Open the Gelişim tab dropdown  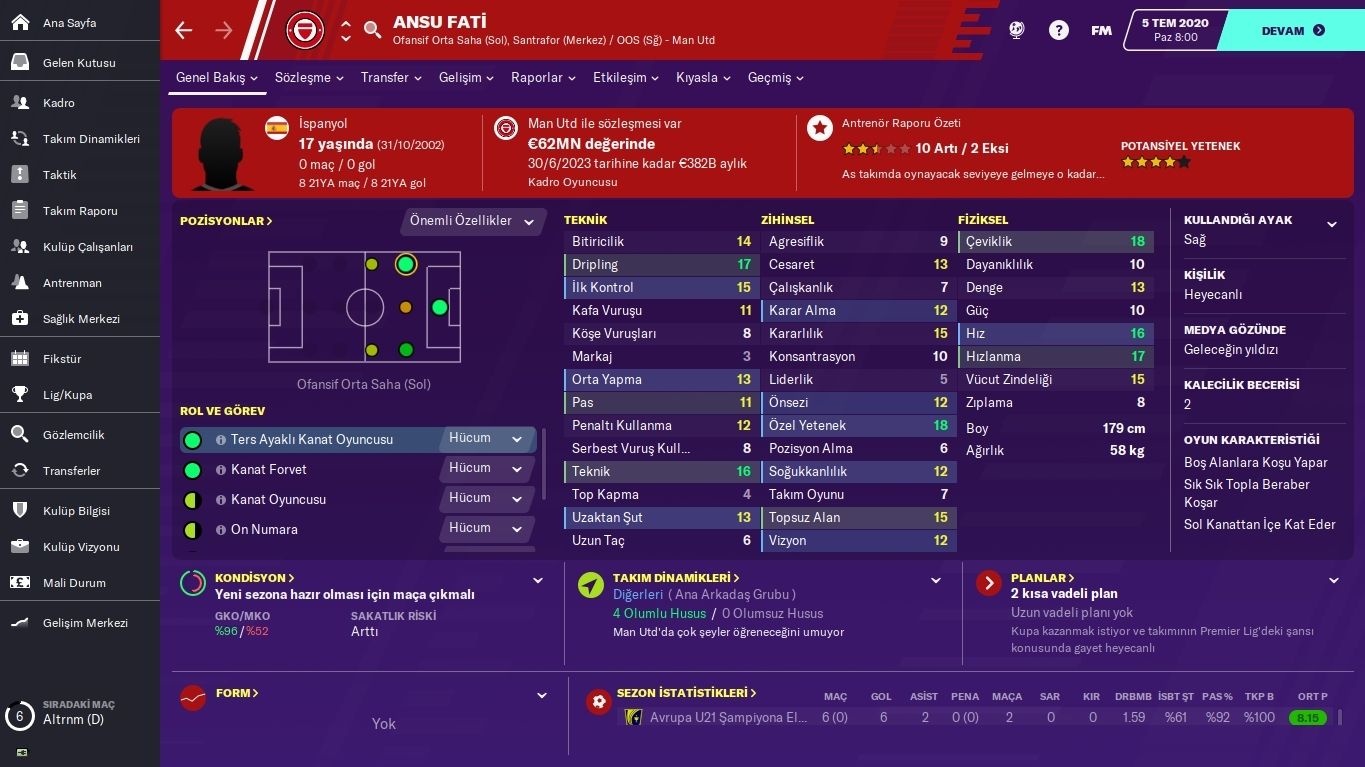(x=466, y=78)
